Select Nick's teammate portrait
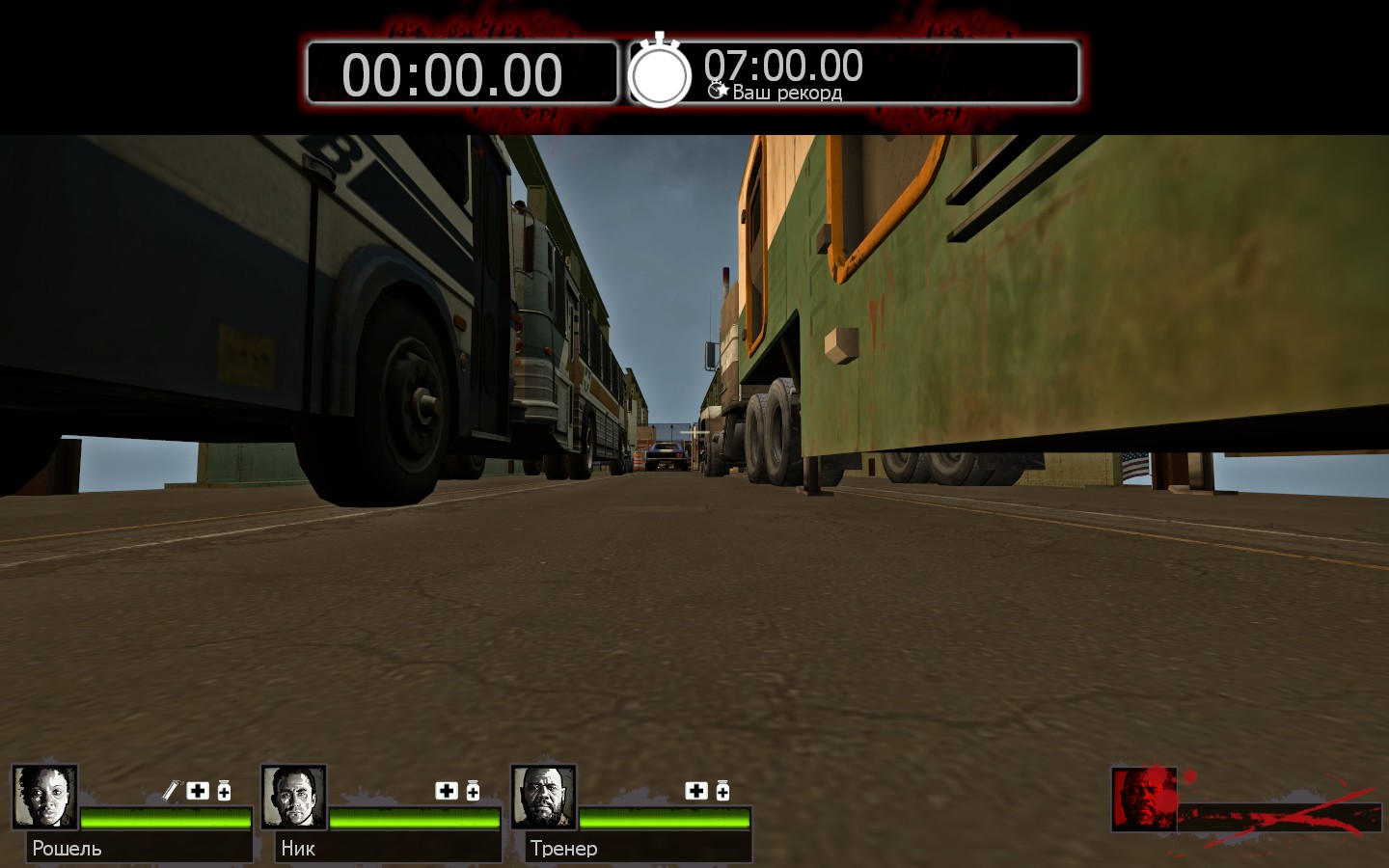This screenshot has width=1389, height=868. [294, 797]
